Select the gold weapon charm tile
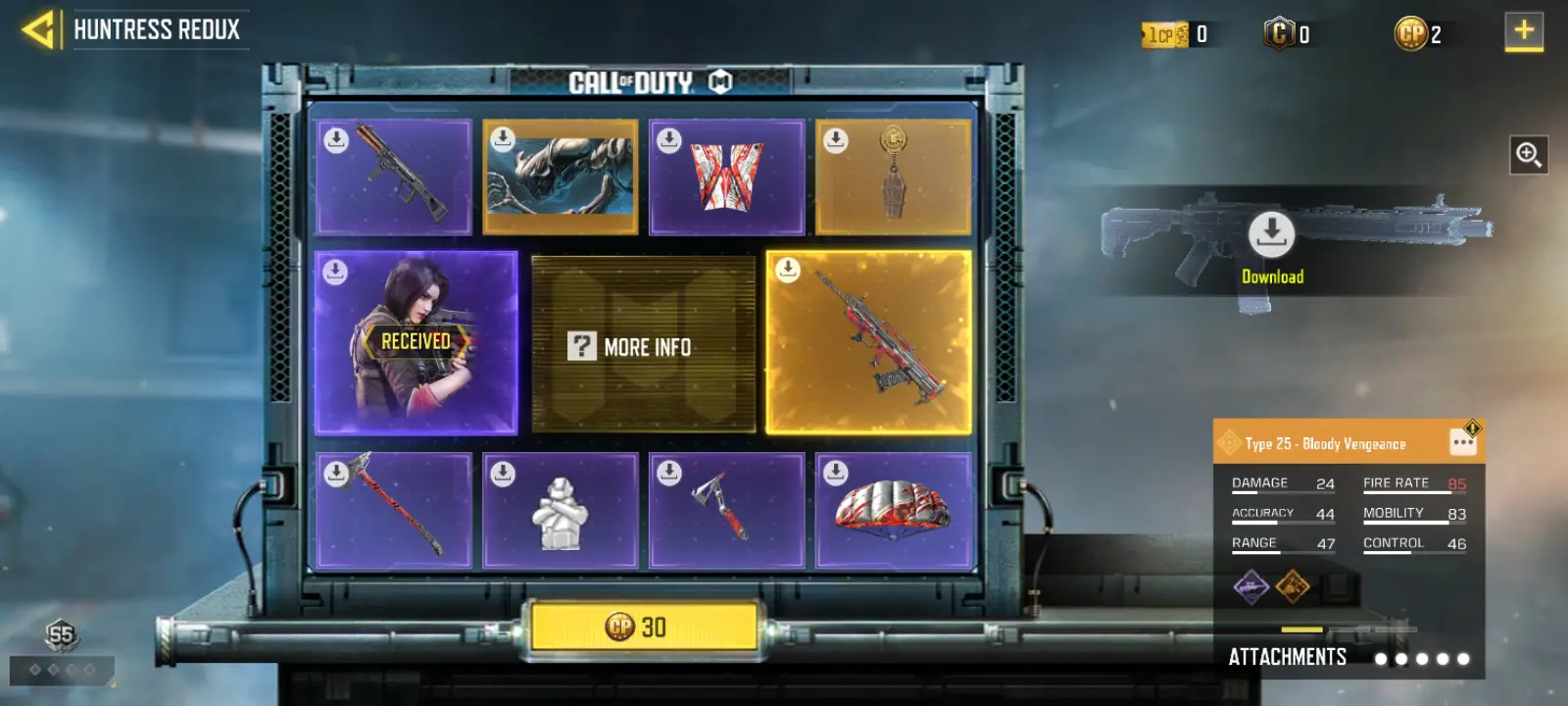The image size is (1568, 706). point(893,177)
